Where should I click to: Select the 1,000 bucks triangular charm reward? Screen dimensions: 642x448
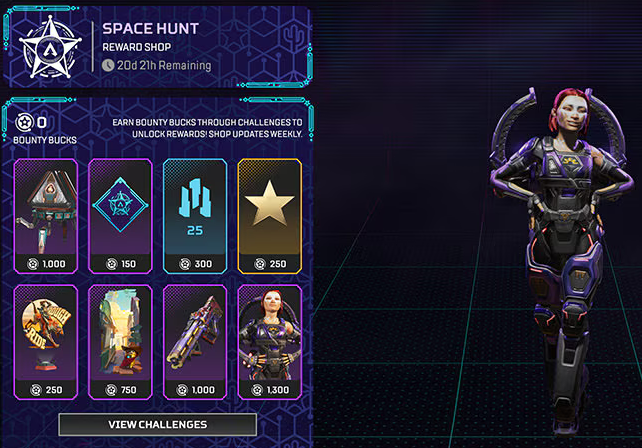(47, 215)
